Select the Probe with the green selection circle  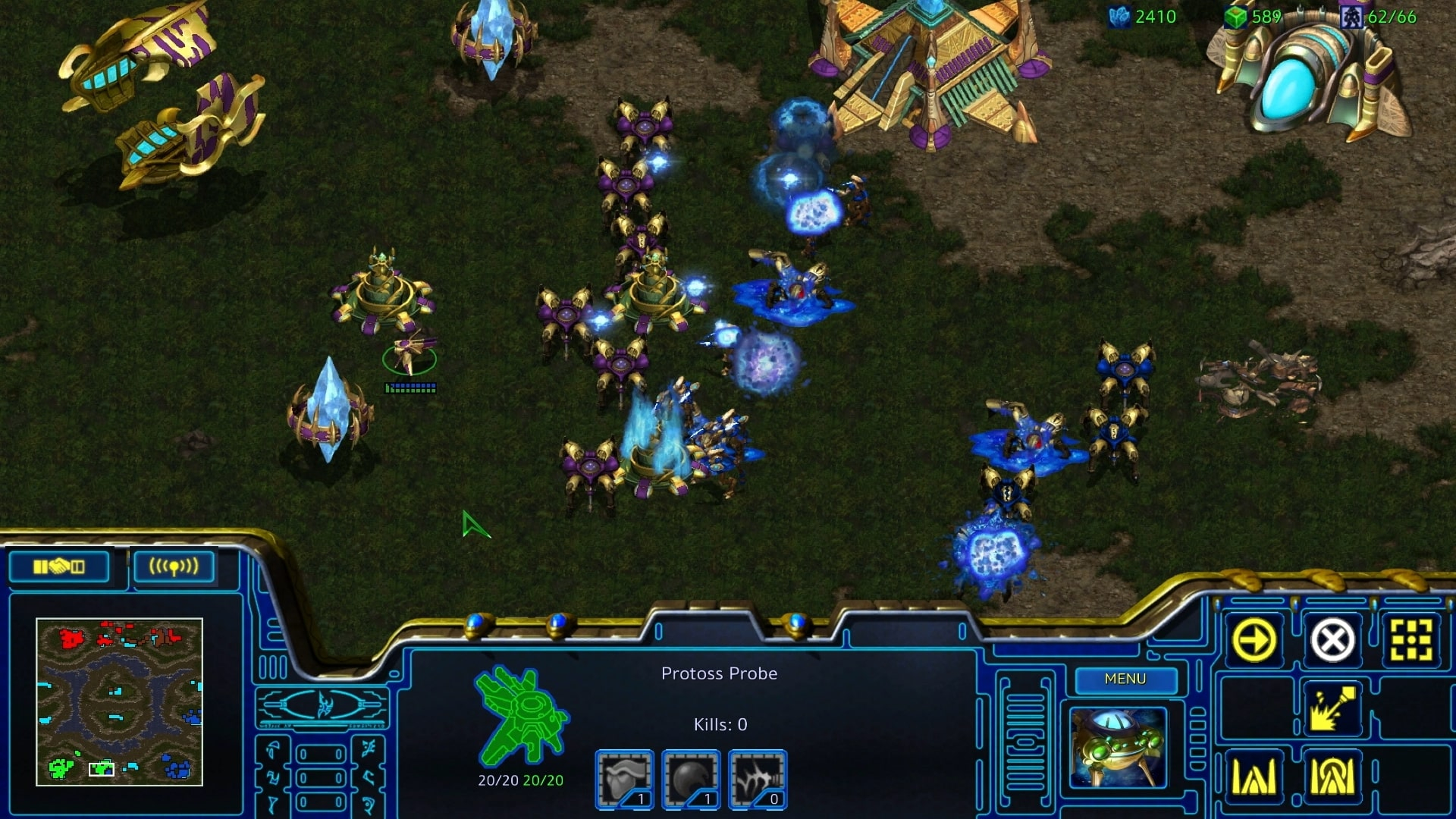point(410,355)
